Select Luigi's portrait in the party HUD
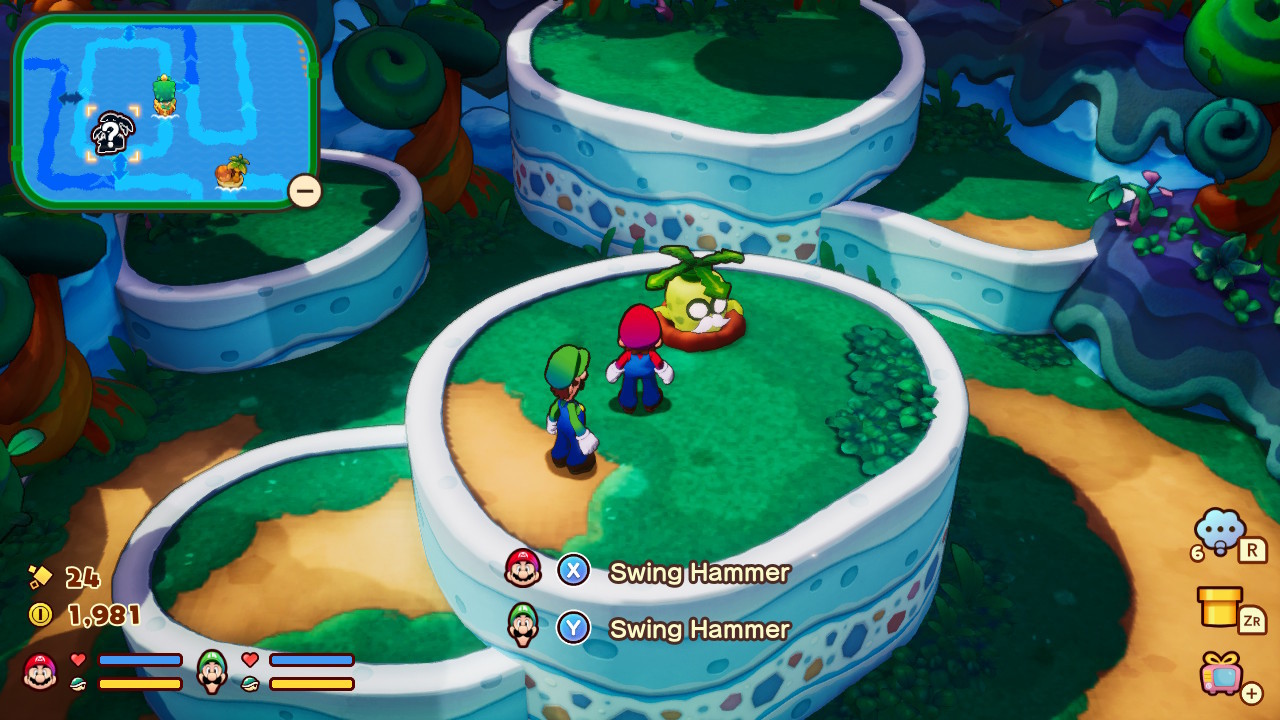The image size is (1280, 720). [x=211, y=672]
